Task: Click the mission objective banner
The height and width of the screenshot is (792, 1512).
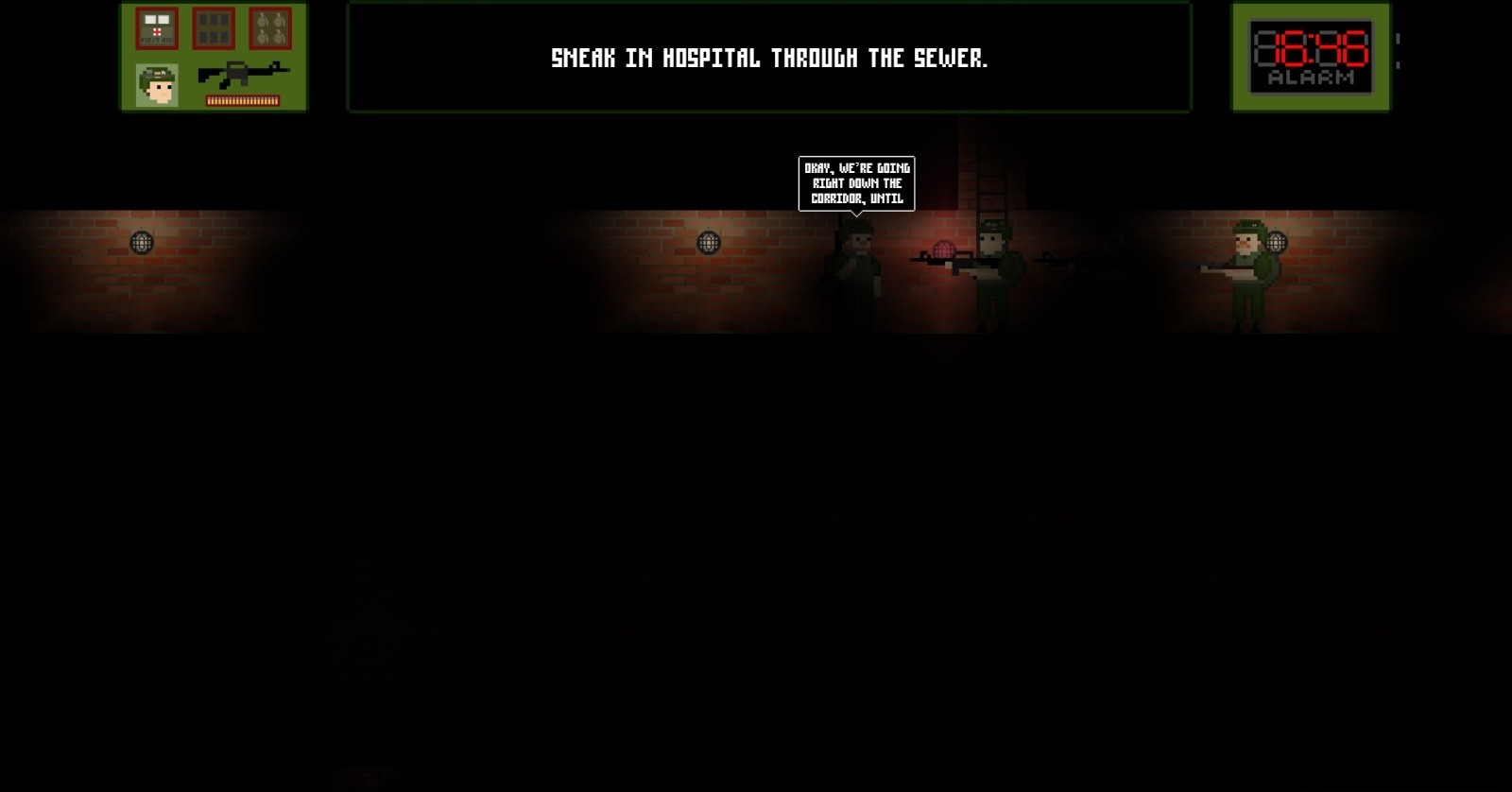Action: click(x=768, y=59)
